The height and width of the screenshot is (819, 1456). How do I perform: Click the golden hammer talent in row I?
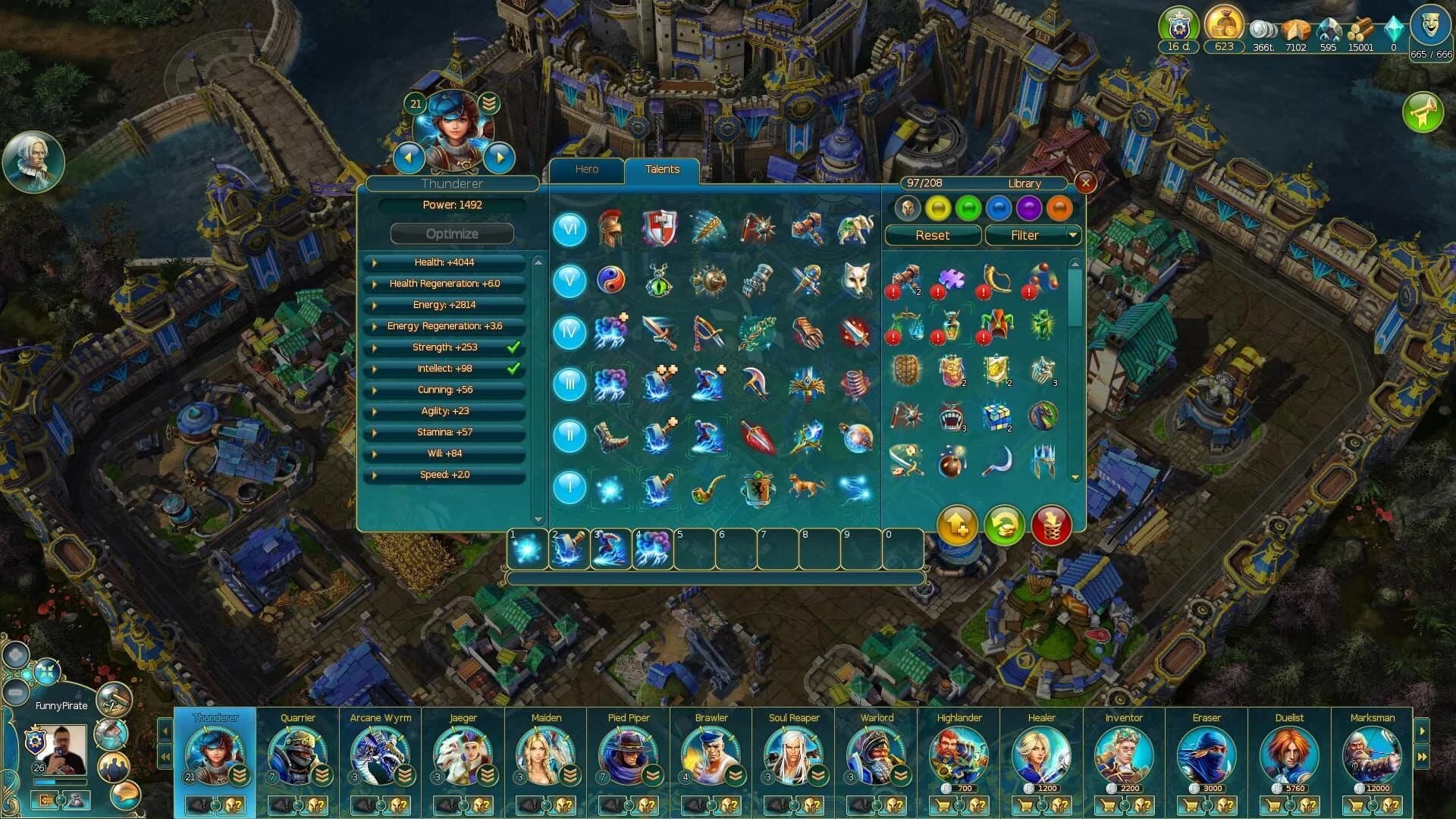(657, 488)
